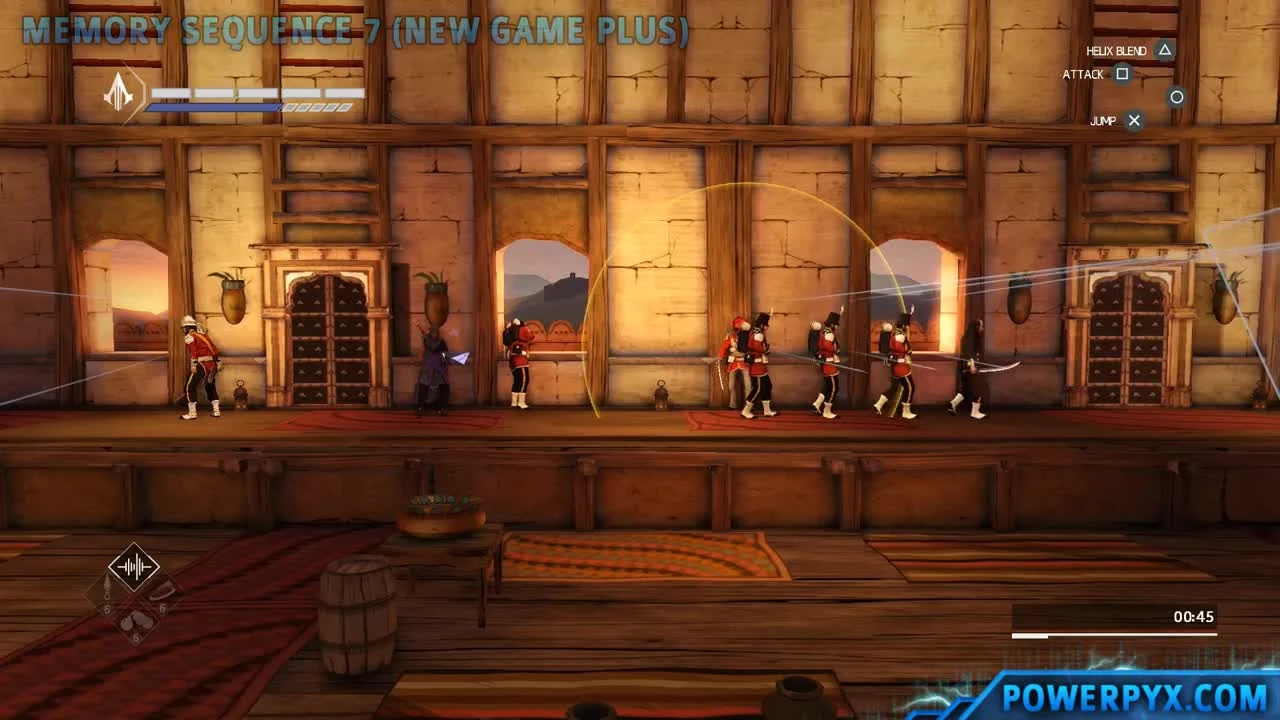1280x720 pixels.
Task: Click the ammo count badge on the smoke bomb slot
Action: pyautogui.click(x=134, y=636)
